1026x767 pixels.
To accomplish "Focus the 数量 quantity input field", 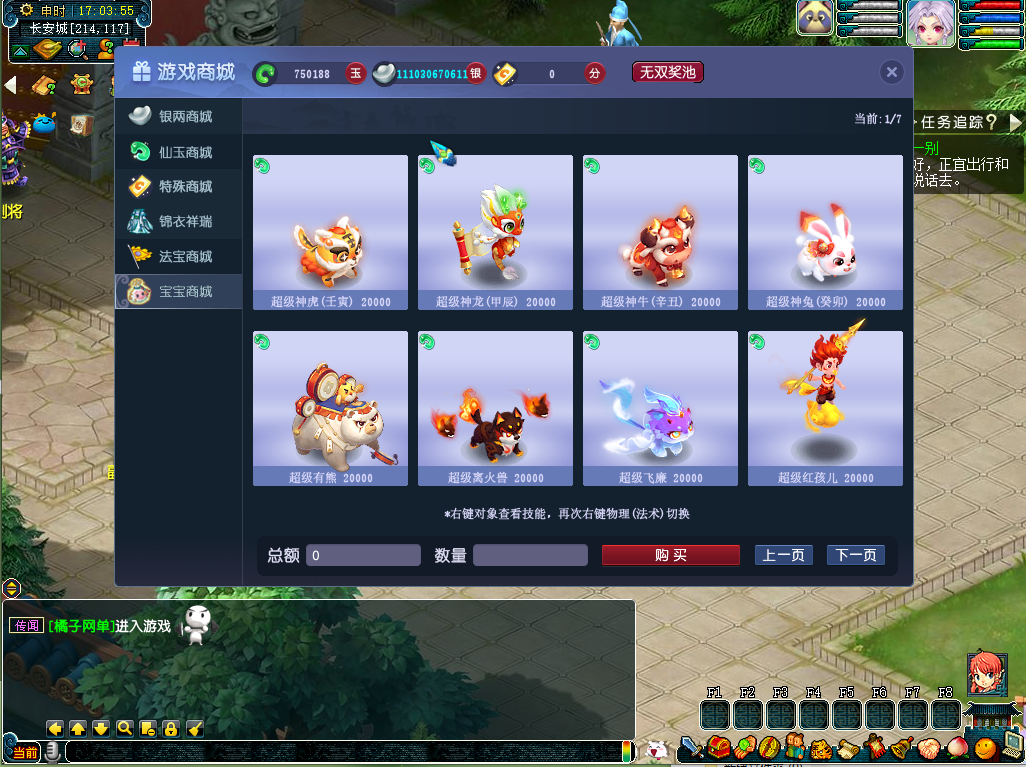I will point(529,555).
